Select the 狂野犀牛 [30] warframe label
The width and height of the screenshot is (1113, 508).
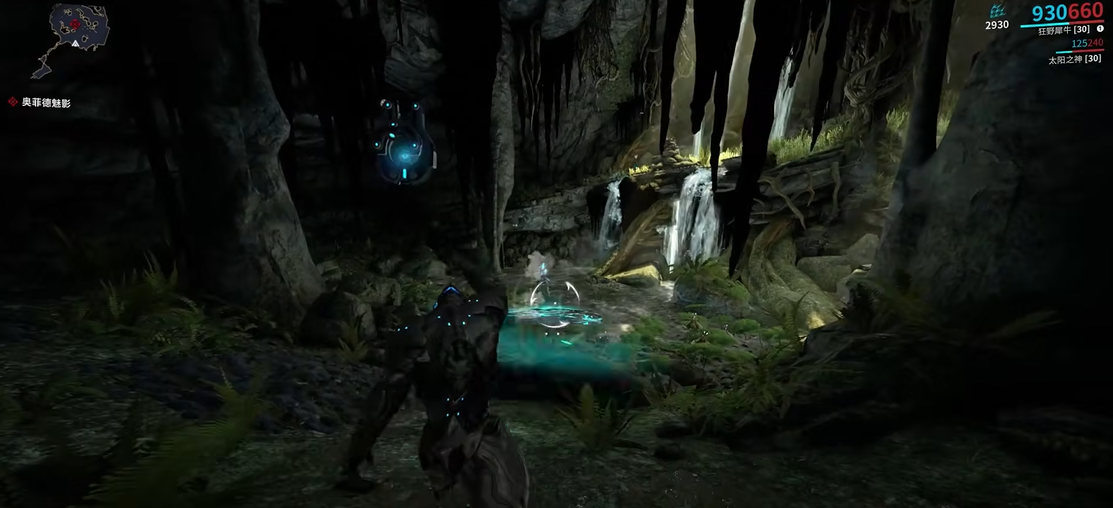point(1061,29)
